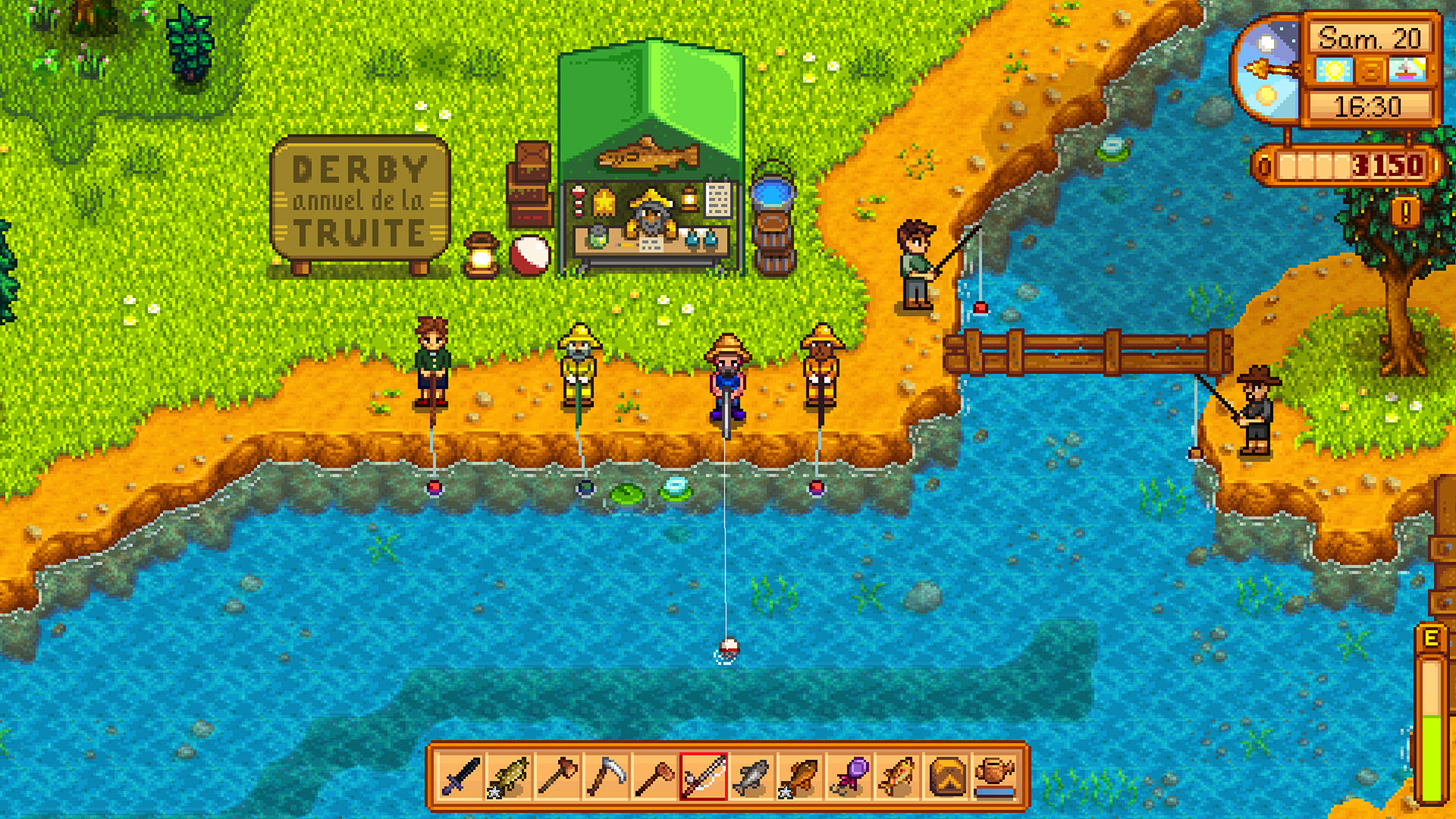Select the tent kit in the hotbar
The width and height of the screenshot is (1456, 819).
(946, 777)
